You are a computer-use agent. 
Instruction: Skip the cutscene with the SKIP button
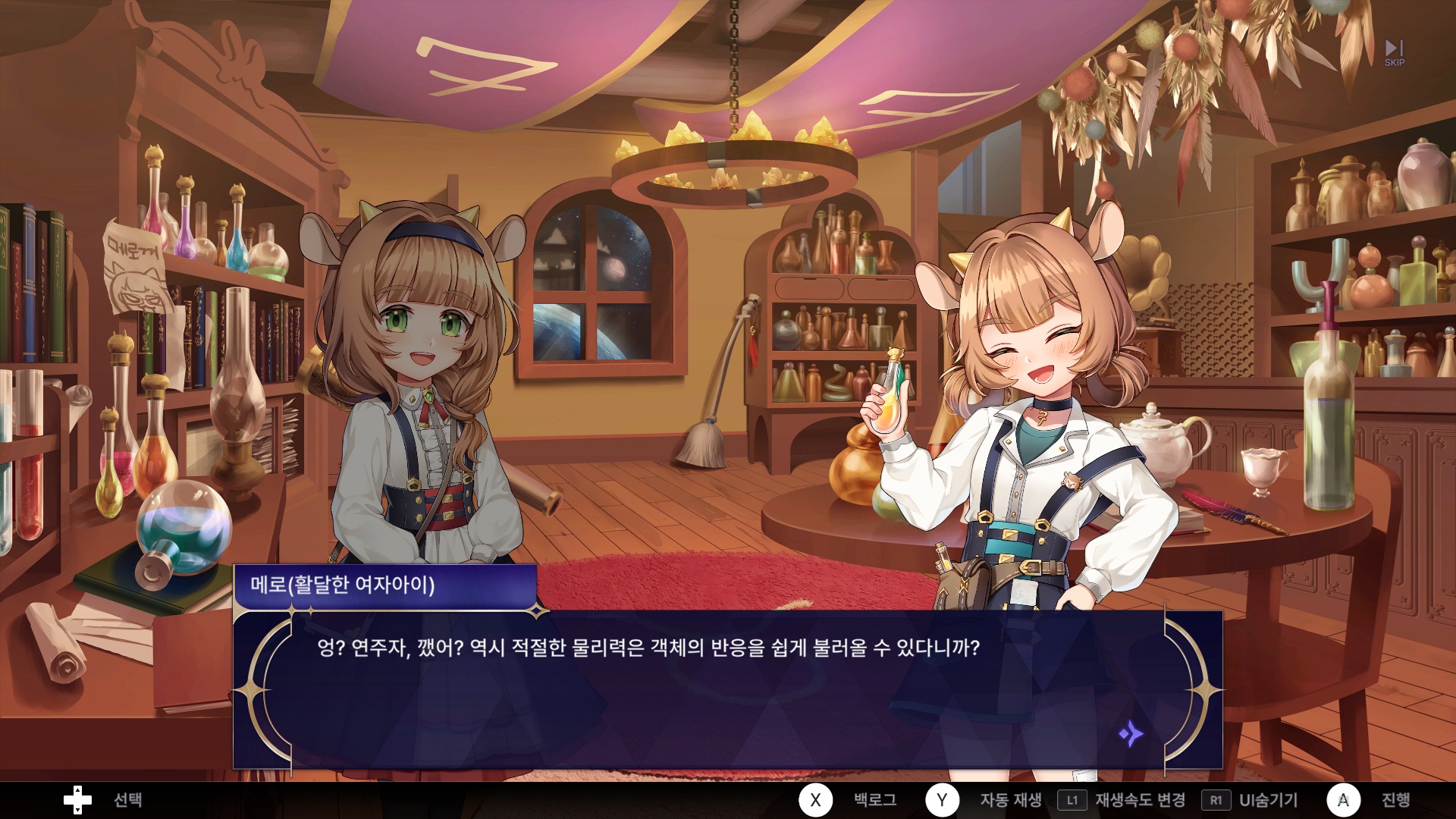click(x=1394, y=53)
